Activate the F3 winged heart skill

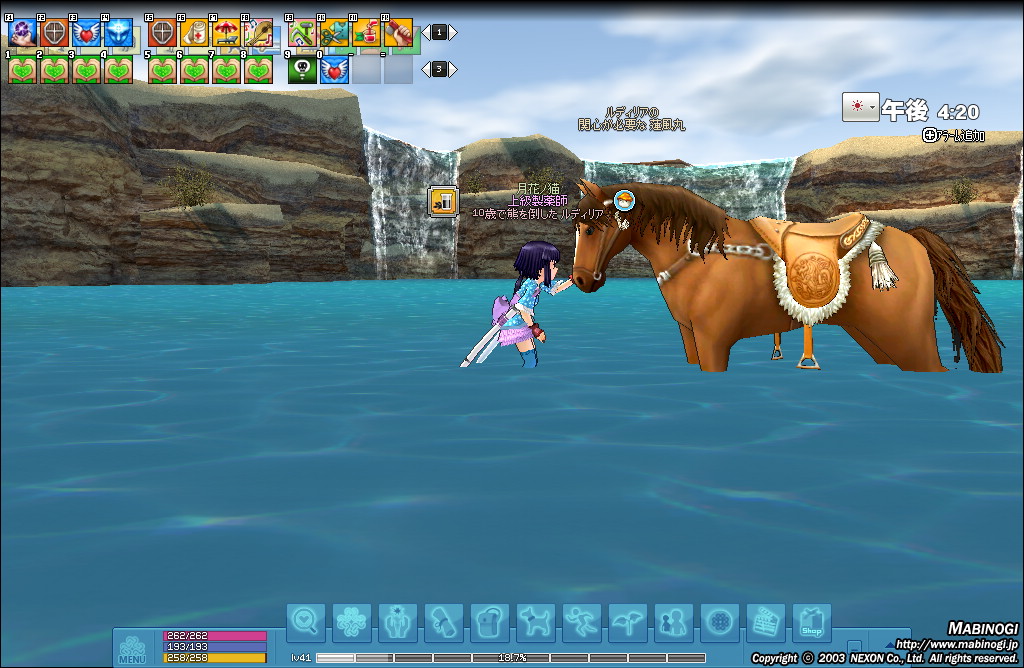tap(86, 33)
